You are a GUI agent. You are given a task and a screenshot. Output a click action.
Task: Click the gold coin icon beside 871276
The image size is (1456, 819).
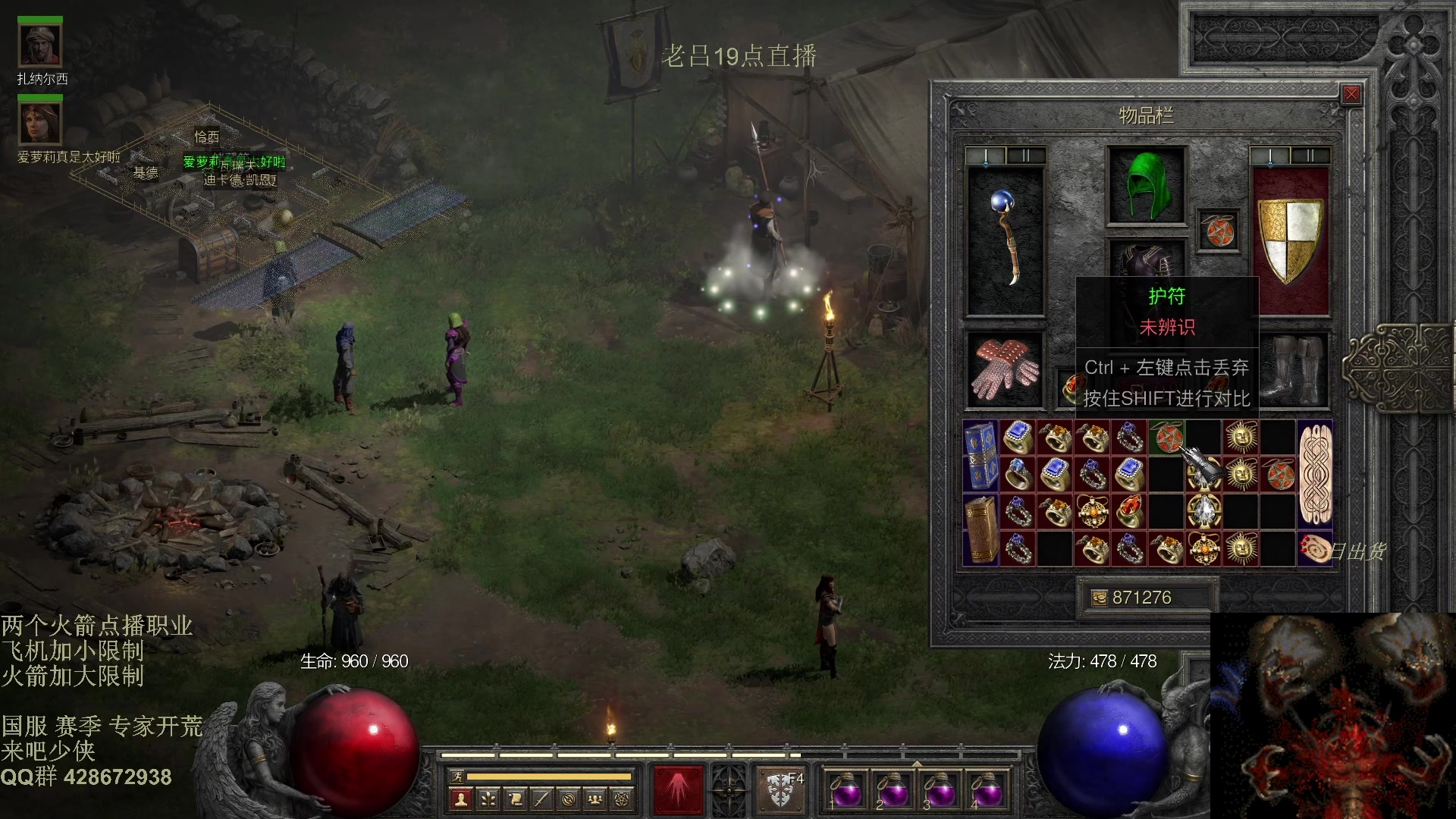click(1099, 598)
